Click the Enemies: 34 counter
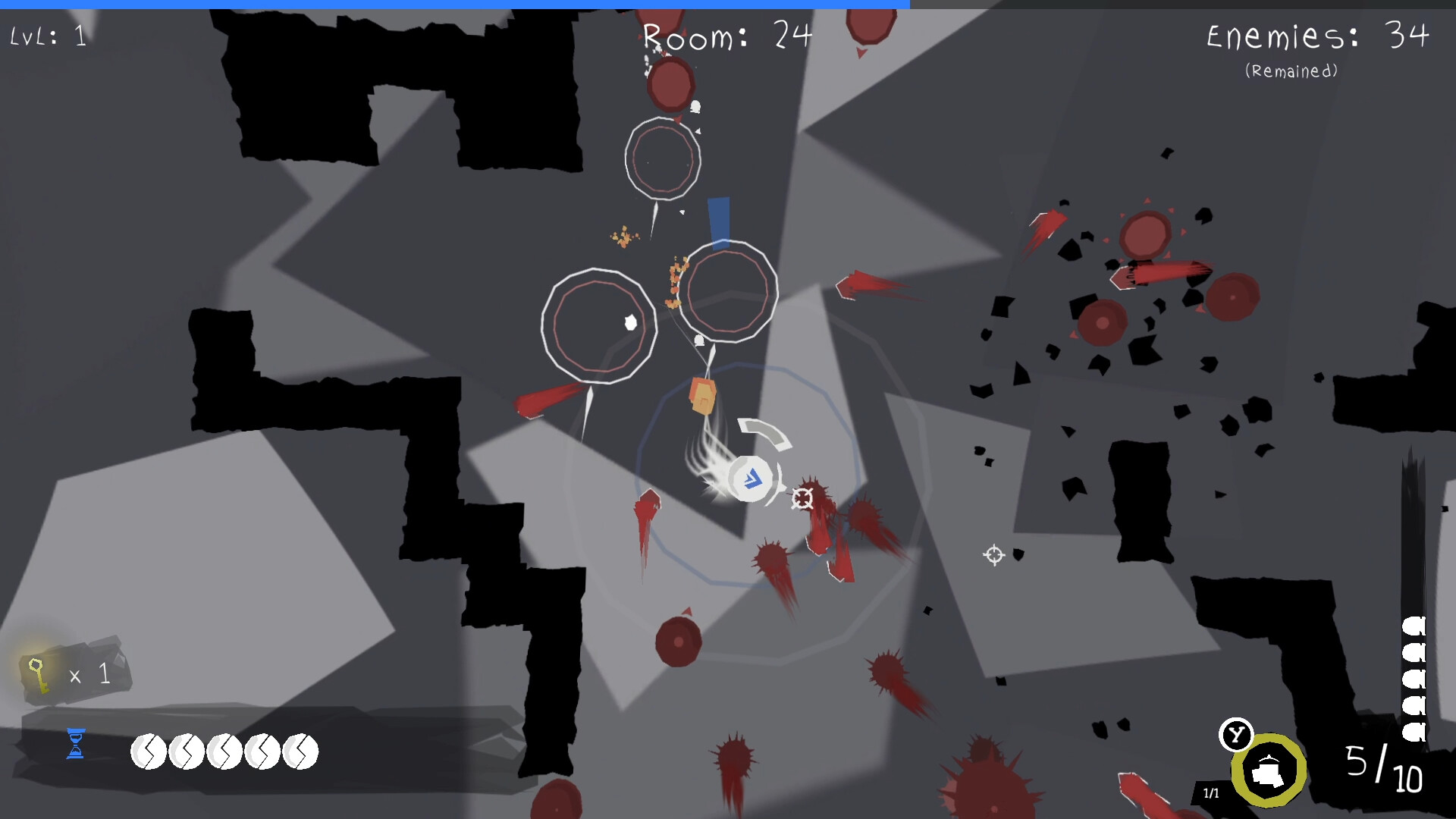This screenshot has height=819, width=1456. tap(1314, 36)
